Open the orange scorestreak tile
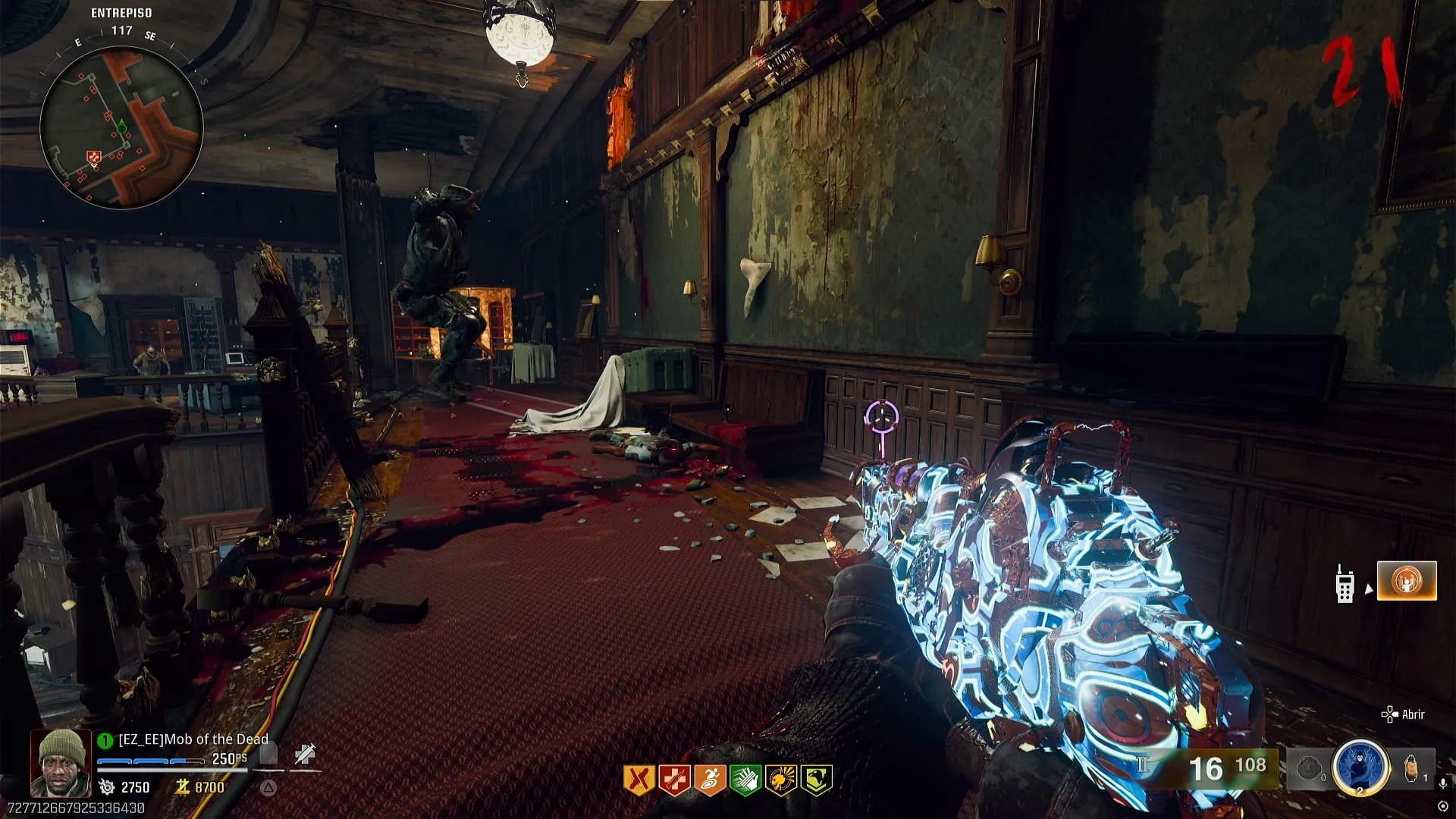This screenshot has height=819, width=1456. (x=1407, y=581)
